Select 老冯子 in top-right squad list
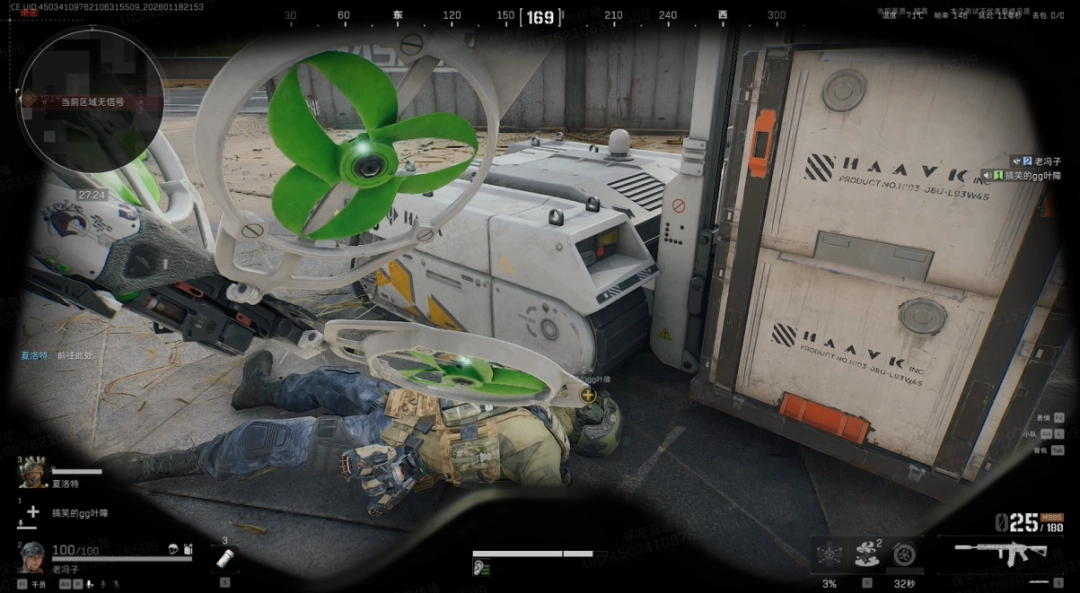Viewport: 1080px width, 593px height. (1048, 160)
